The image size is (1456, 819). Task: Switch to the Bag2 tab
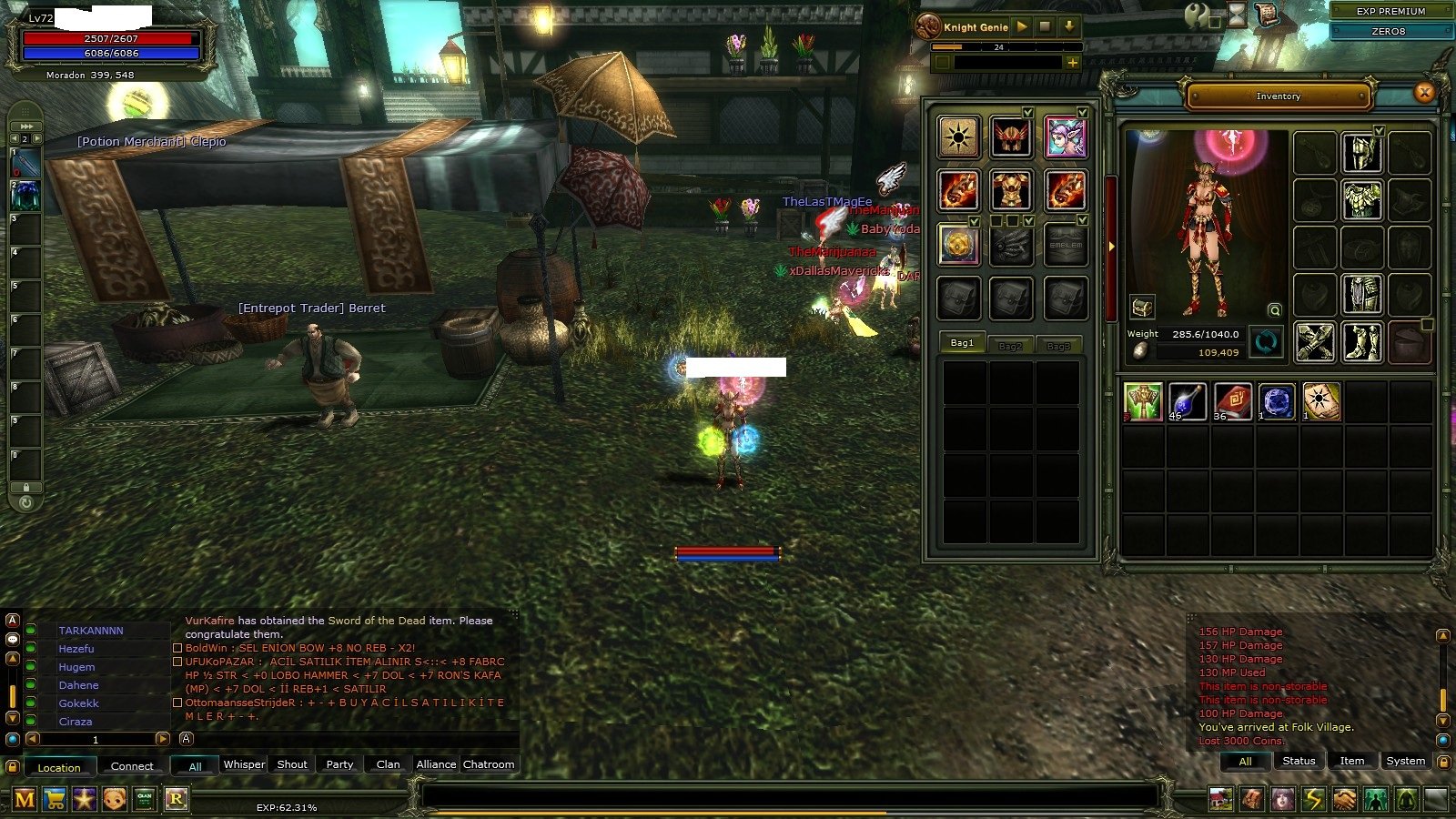[1009, 345]
